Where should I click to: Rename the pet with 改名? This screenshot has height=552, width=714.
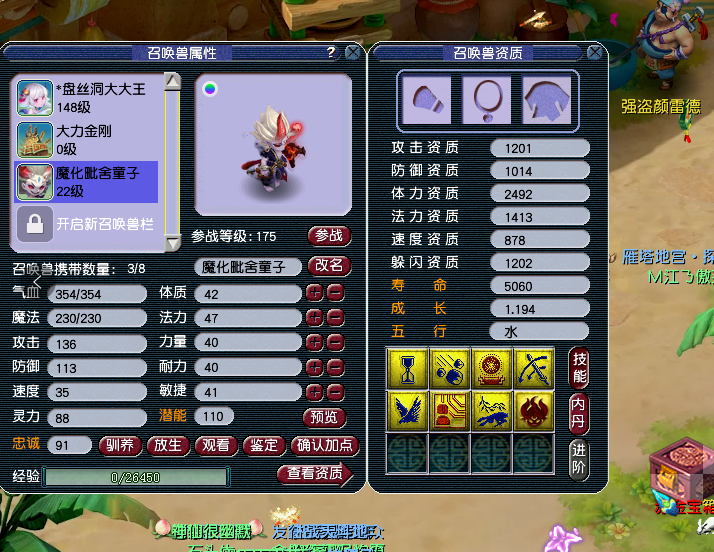coord(329,266)
